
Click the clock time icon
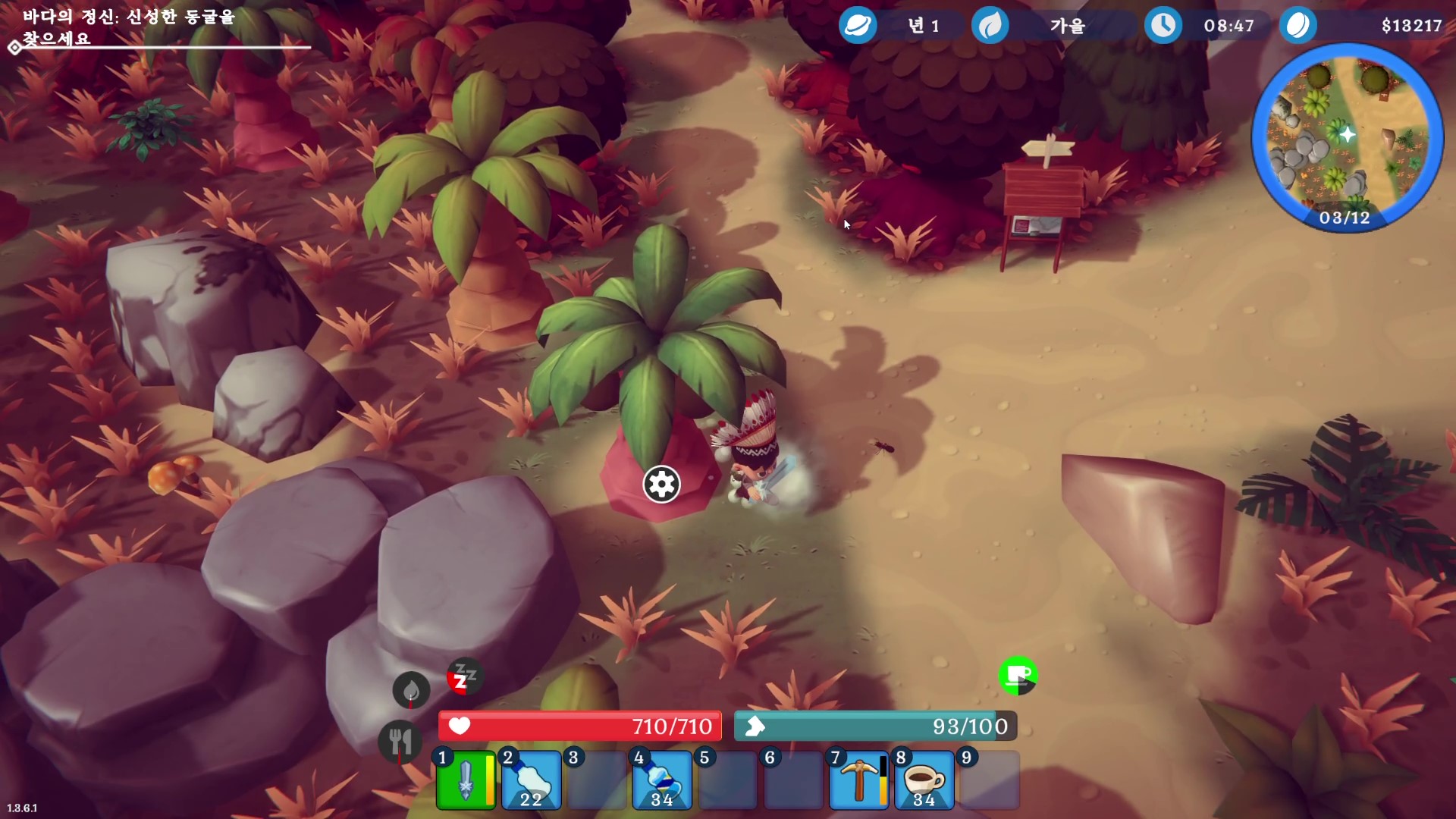[x=1163, y=26]
